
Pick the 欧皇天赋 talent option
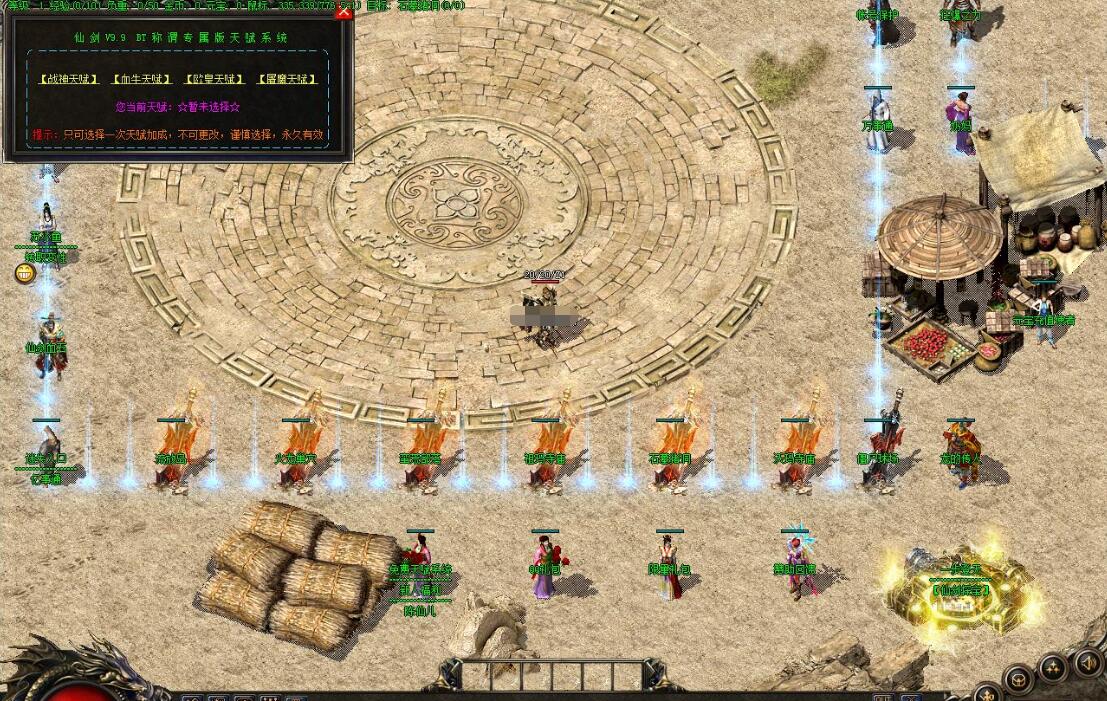tap(214, 79)
